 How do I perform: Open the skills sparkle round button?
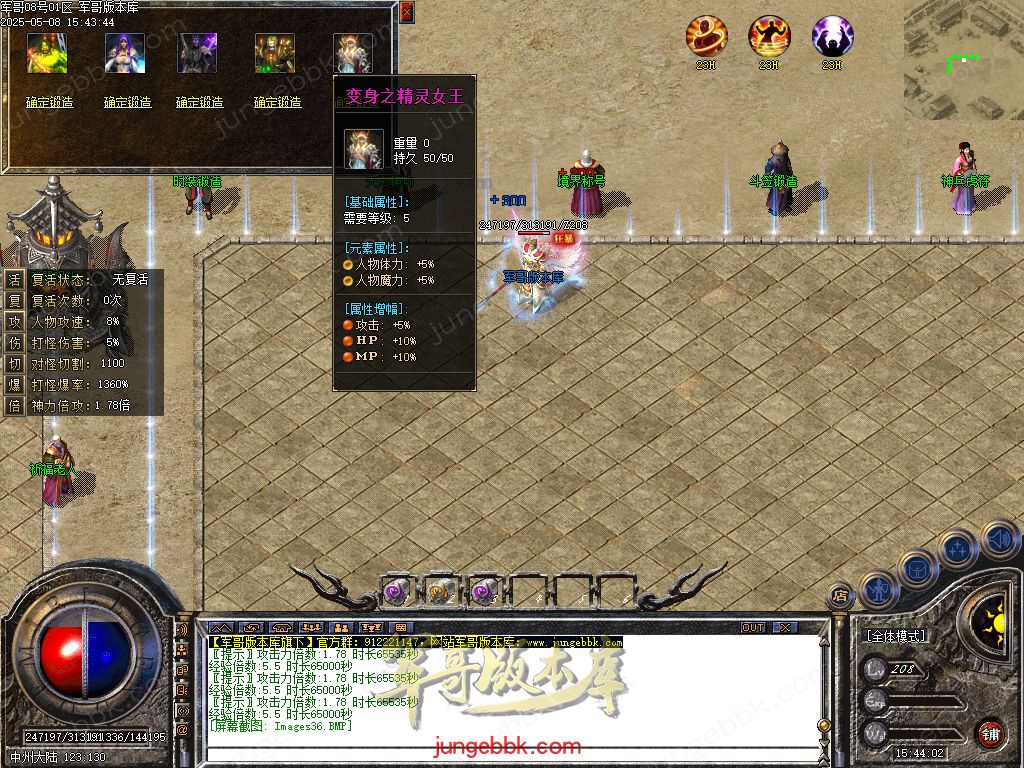click(957, 548)
